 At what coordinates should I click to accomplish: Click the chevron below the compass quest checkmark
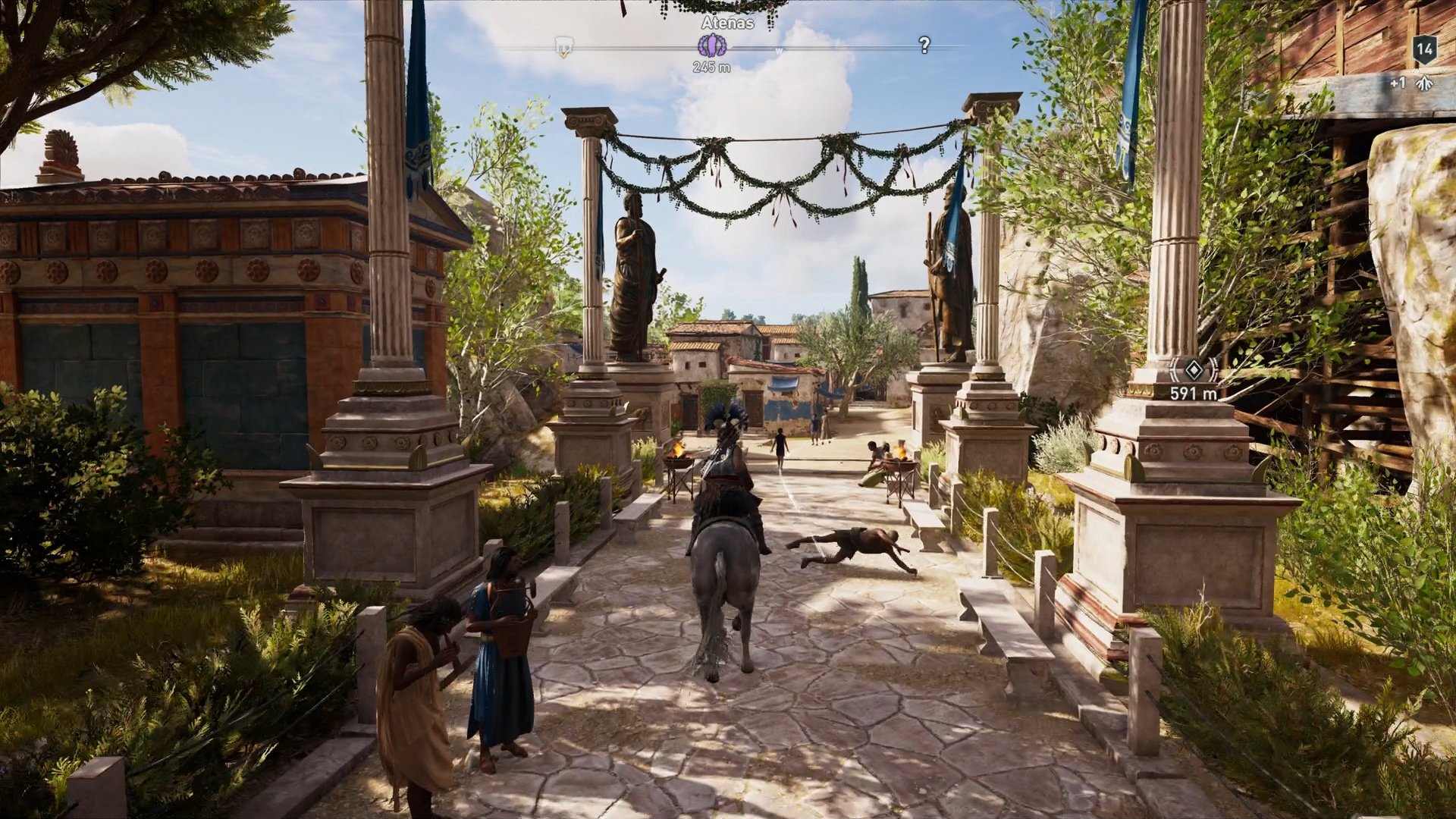click(x=564, y=55)
